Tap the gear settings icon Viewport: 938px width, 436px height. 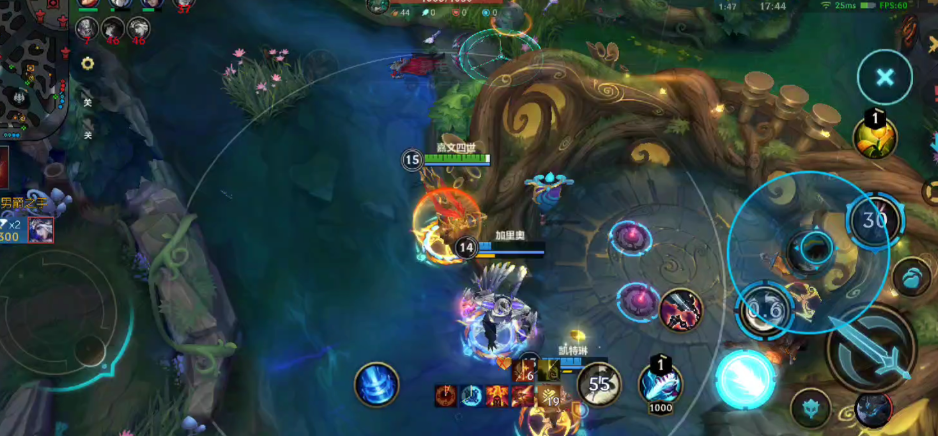(88, 63)
